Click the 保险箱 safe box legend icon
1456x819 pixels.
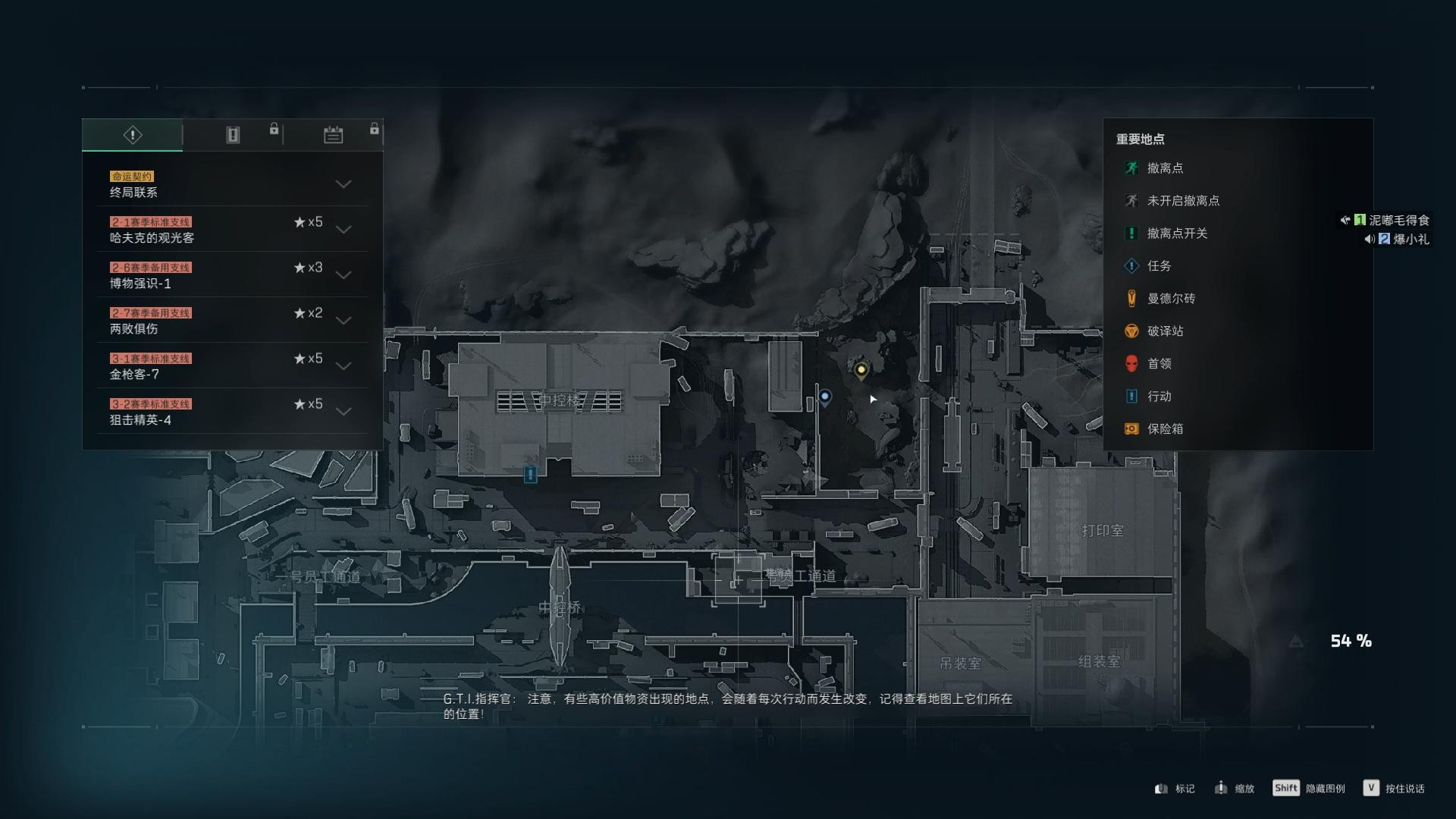pyautogui.click(x=1130, y=428)
